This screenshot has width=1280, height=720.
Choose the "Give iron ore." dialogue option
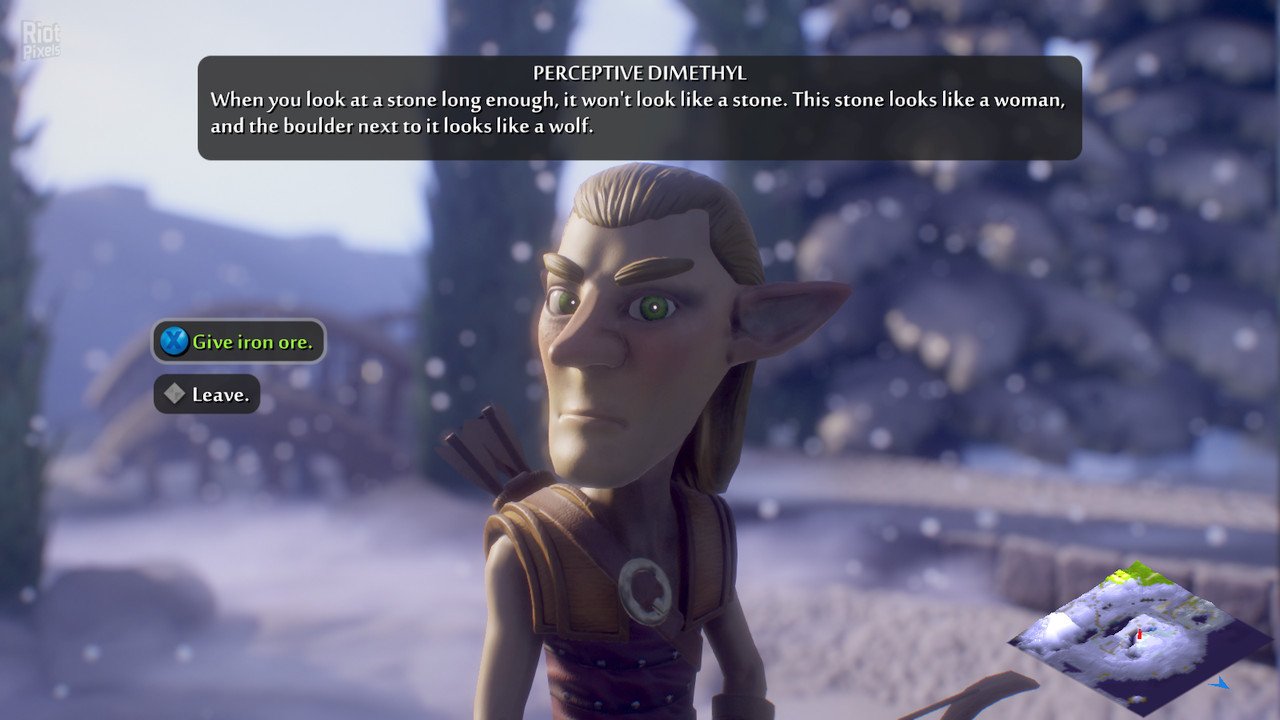(239, 342)
